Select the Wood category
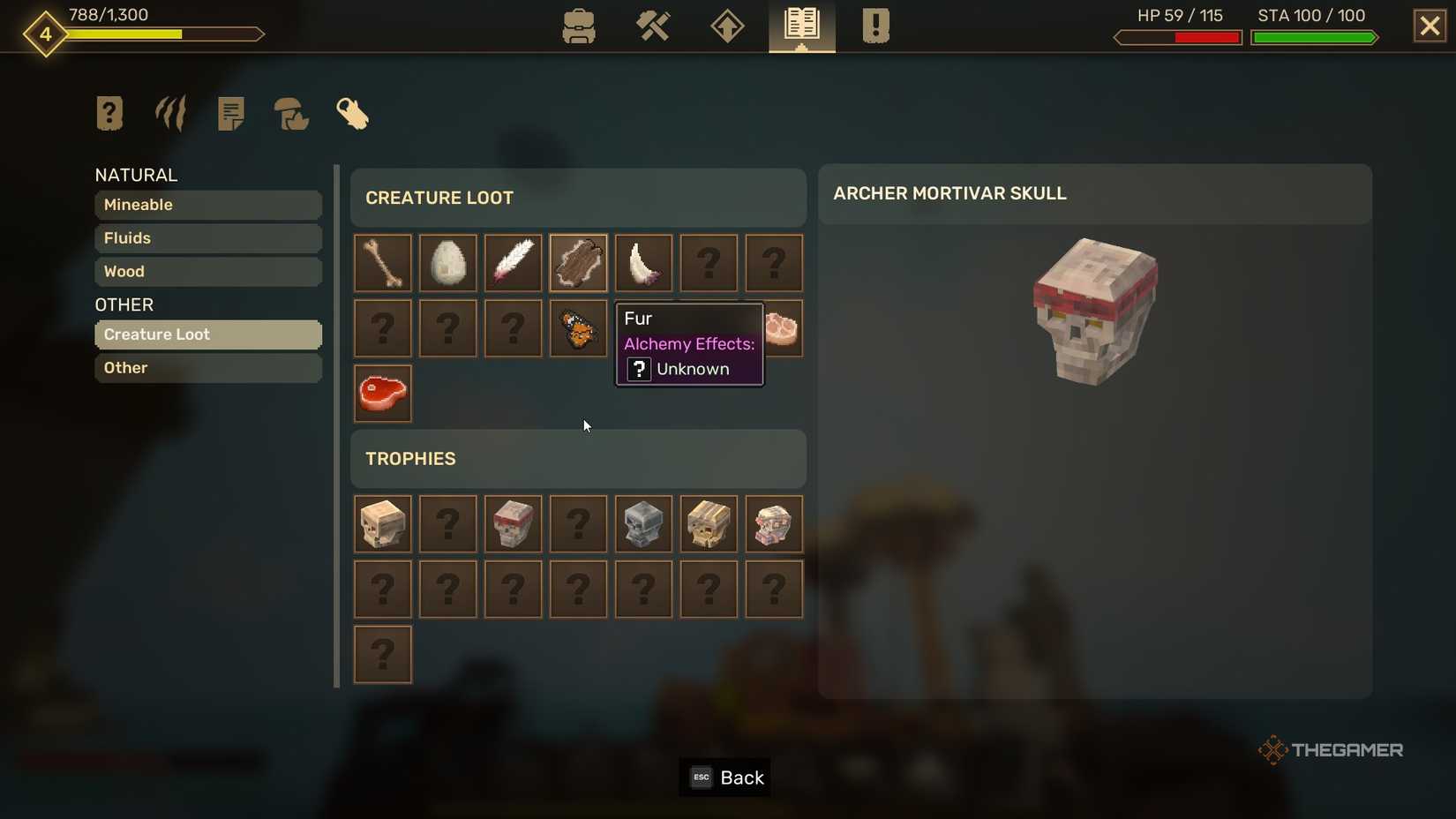Image resolution: width=1456 pixels, height=819 pixels. [x=207, y=272]
